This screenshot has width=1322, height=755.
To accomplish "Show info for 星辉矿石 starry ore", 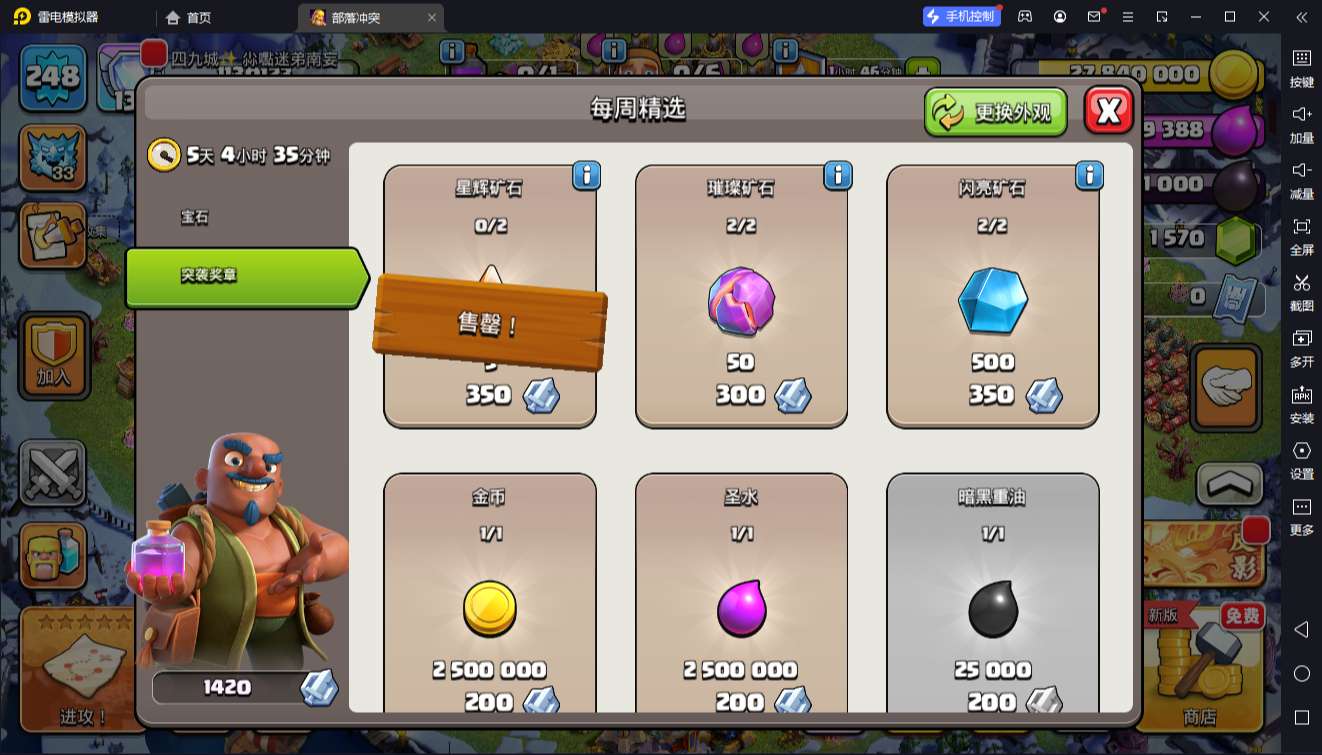I will click(586, 176).
